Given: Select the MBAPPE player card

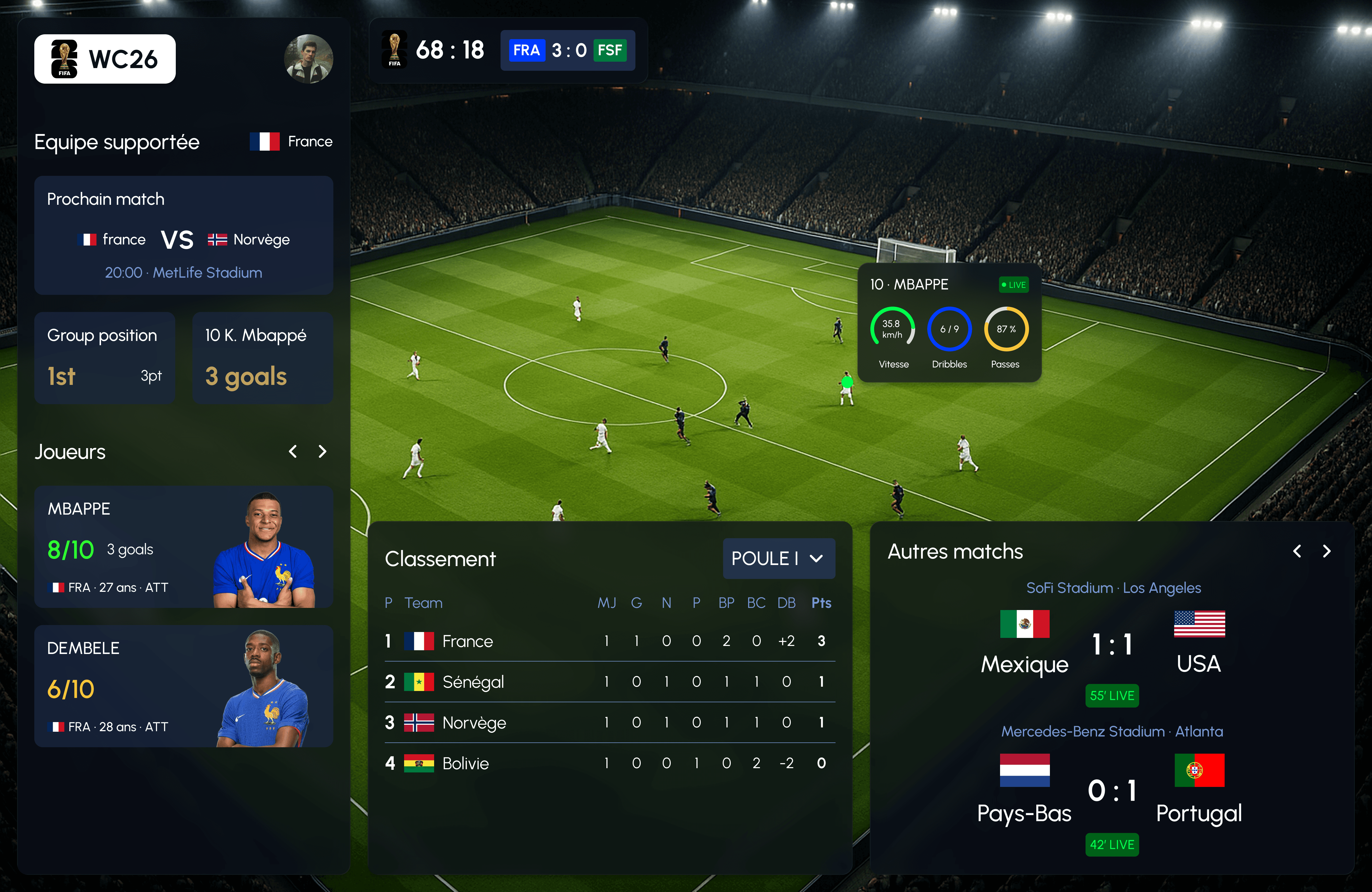Looking at the screenshot, I should (183, 547).
